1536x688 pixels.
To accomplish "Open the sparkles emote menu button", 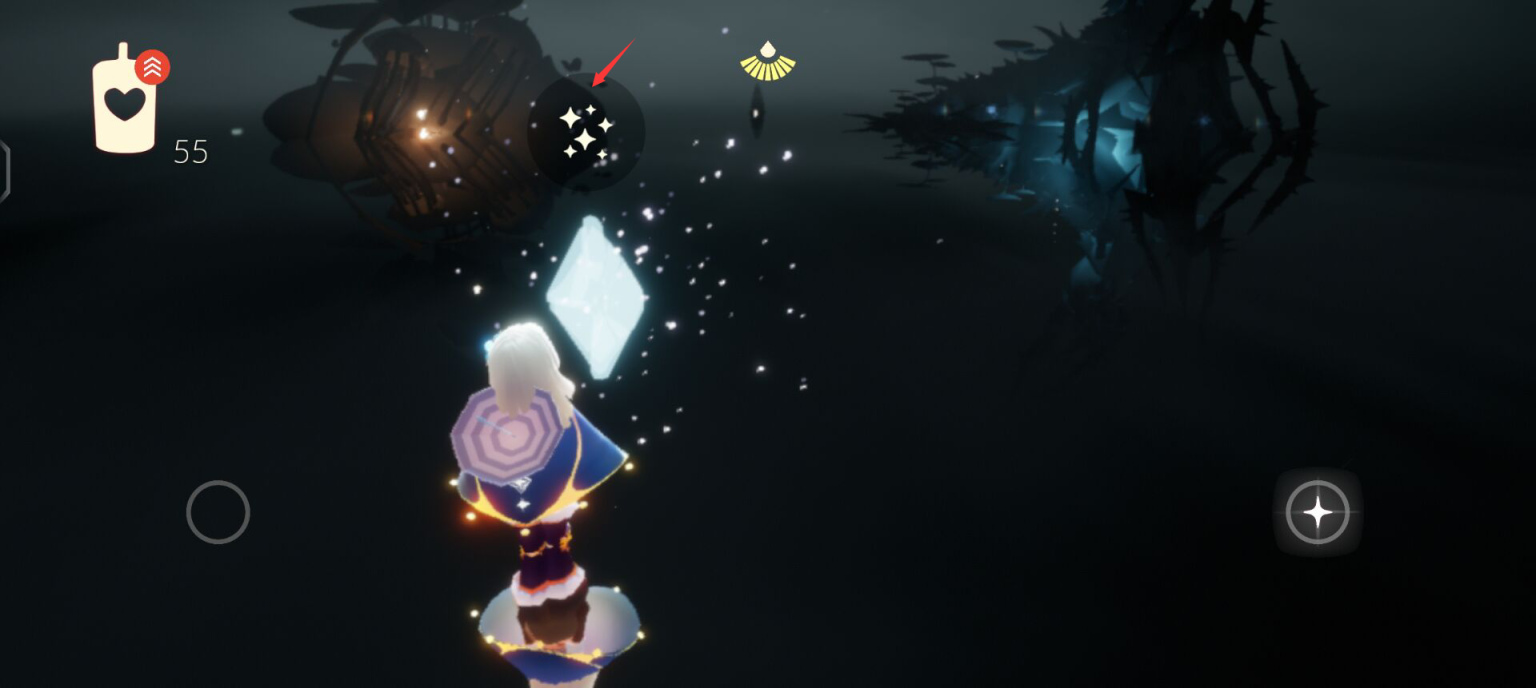I will [585, 131].
